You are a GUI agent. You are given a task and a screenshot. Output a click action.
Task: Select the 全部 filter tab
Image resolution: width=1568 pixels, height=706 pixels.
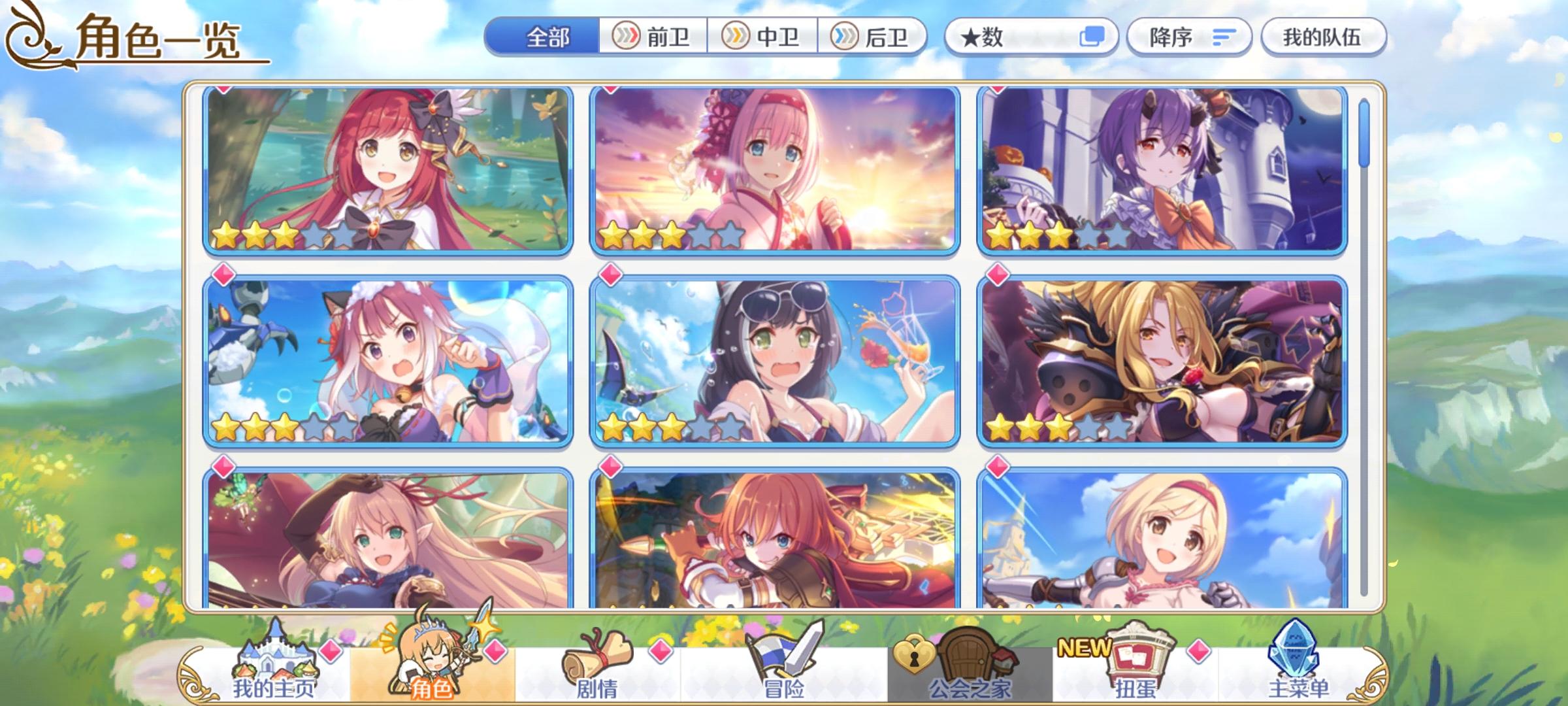click(550, 38)
